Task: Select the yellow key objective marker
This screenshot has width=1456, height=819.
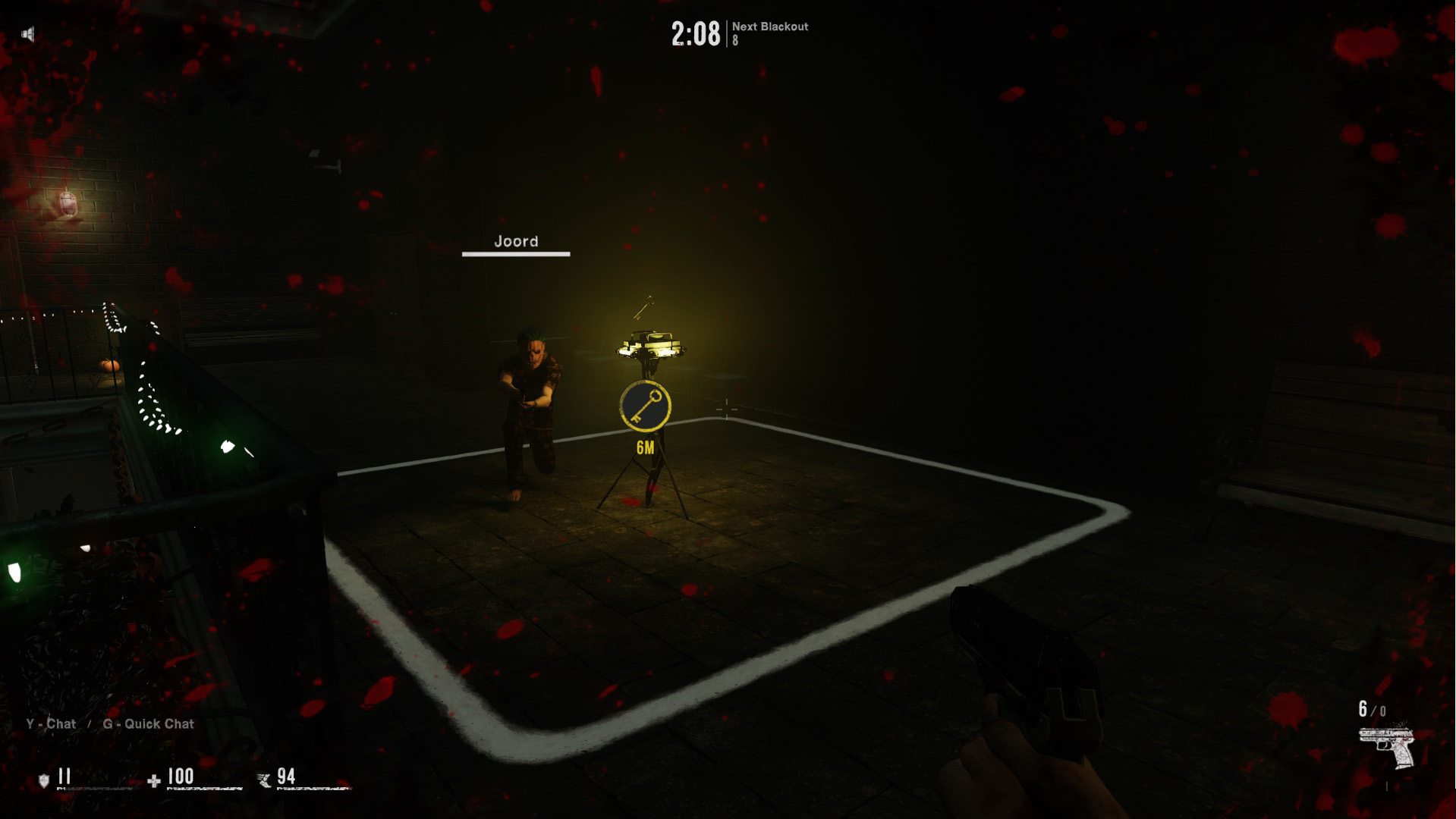Action: coord(645,406)
